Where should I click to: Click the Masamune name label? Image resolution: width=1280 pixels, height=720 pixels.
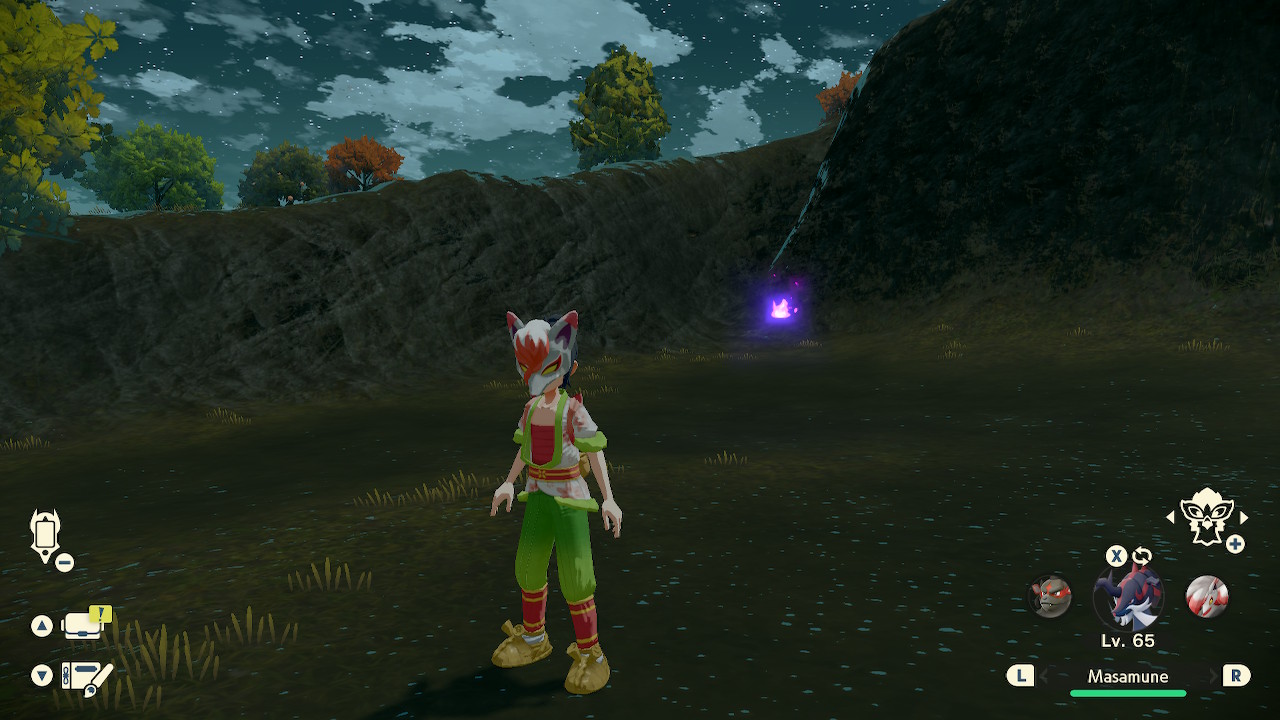point(1128,677)
